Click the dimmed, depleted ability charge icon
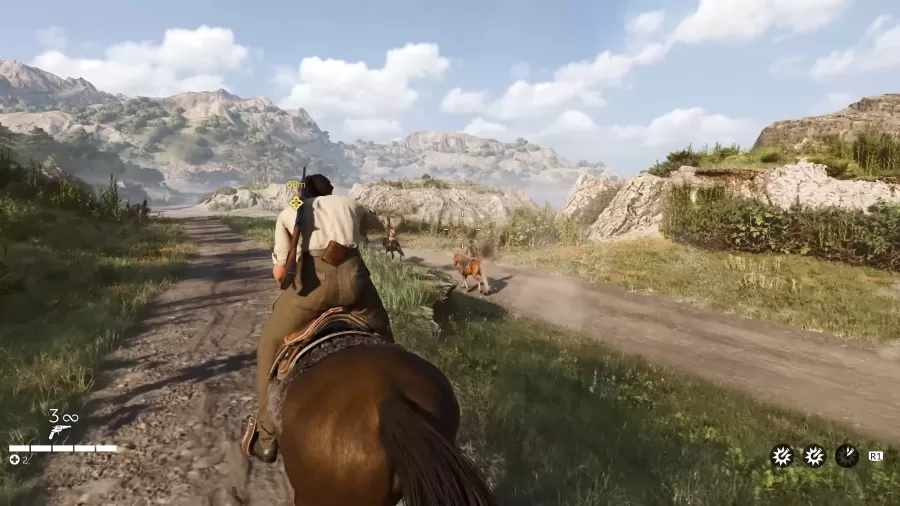Screen dimensions: 900x506 click(846, 456)
